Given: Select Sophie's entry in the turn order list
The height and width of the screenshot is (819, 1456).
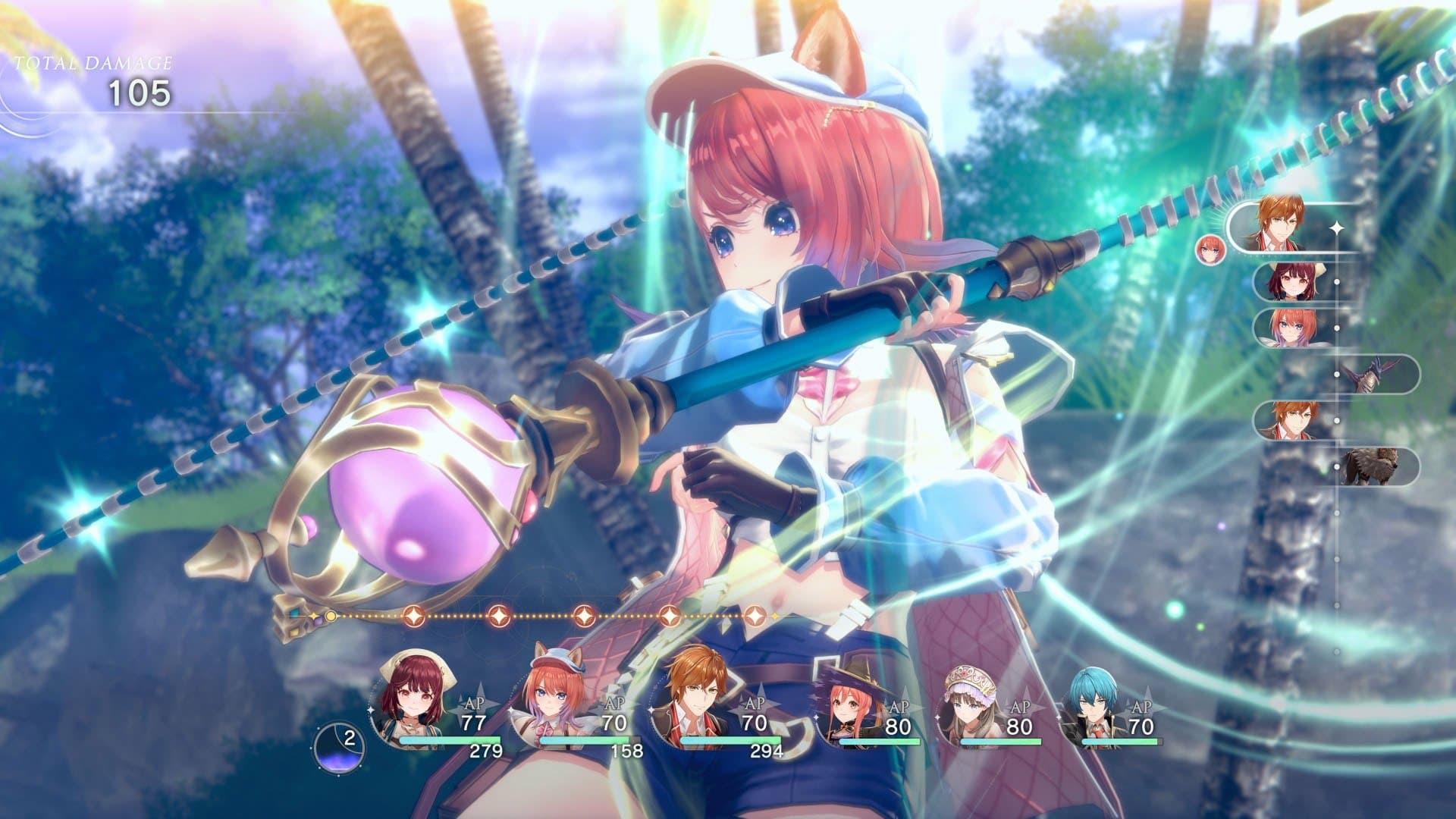Looking at the screenshot, I should tap(1292, 281).
